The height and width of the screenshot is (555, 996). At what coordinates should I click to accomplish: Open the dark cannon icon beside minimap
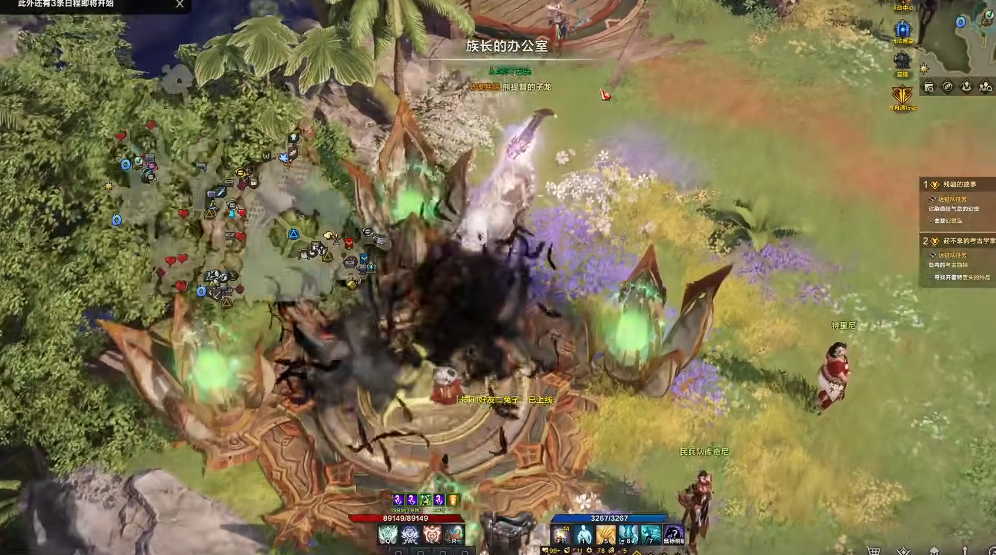(903, 61)
